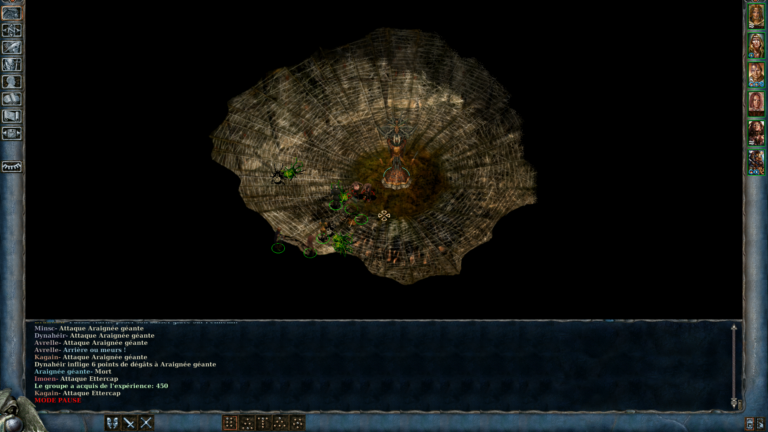Click the head-profile icon in the left sidebar
The width and height of the screenshot is (768, 432).
(x=12, y=82)
